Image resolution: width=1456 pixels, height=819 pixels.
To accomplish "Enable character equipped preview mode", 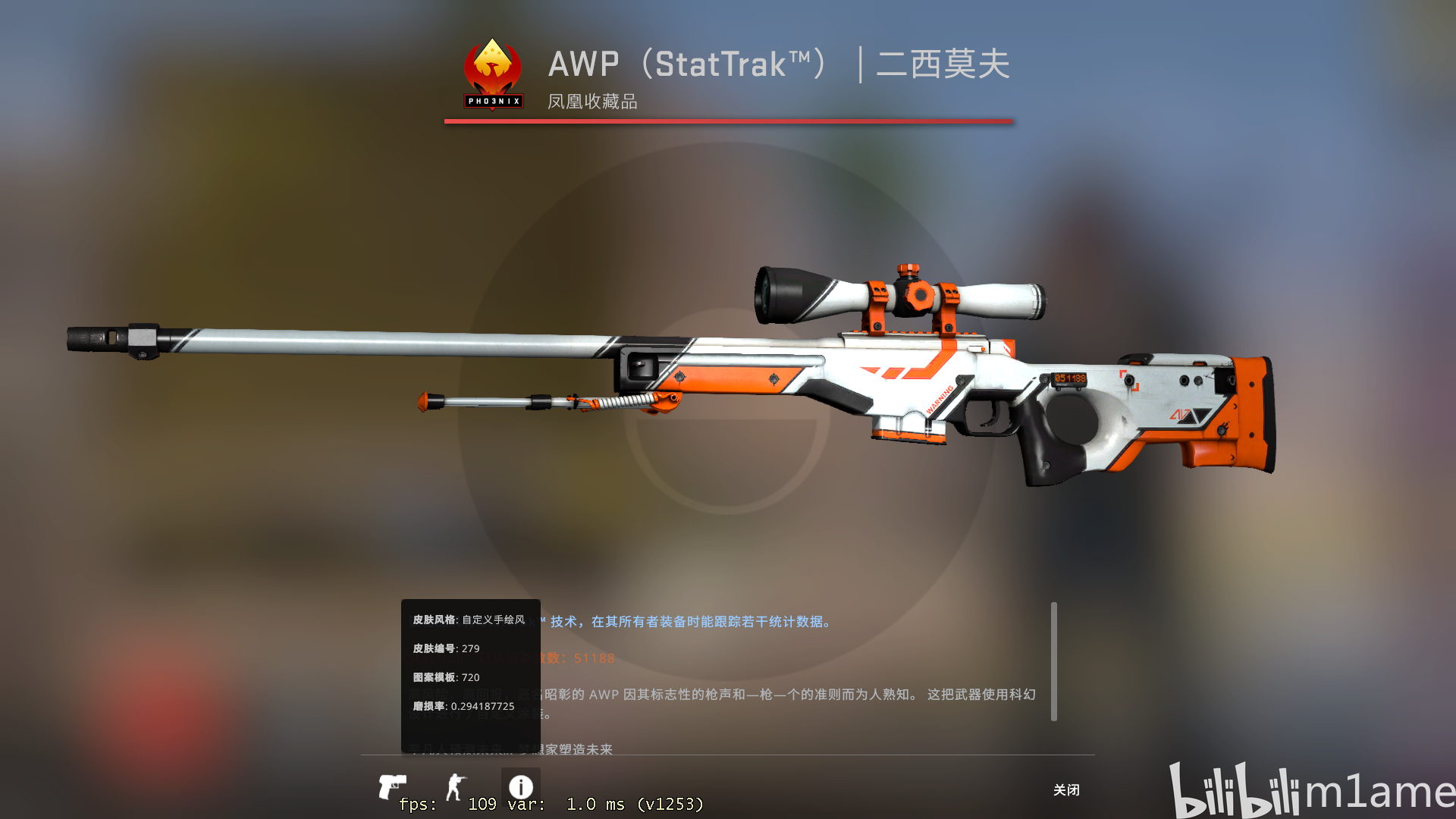I will tap(455, 786).
